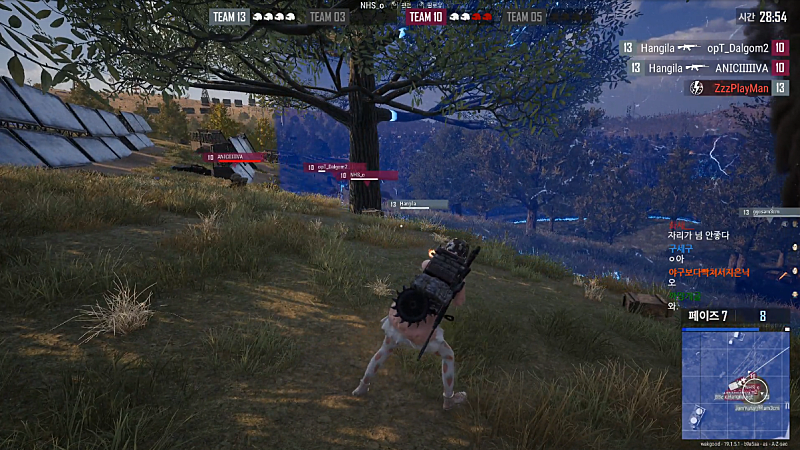Select the ANICIIIIIVA player nameplate
This screenshot has width=800, height=450.
tap(237, 157)
